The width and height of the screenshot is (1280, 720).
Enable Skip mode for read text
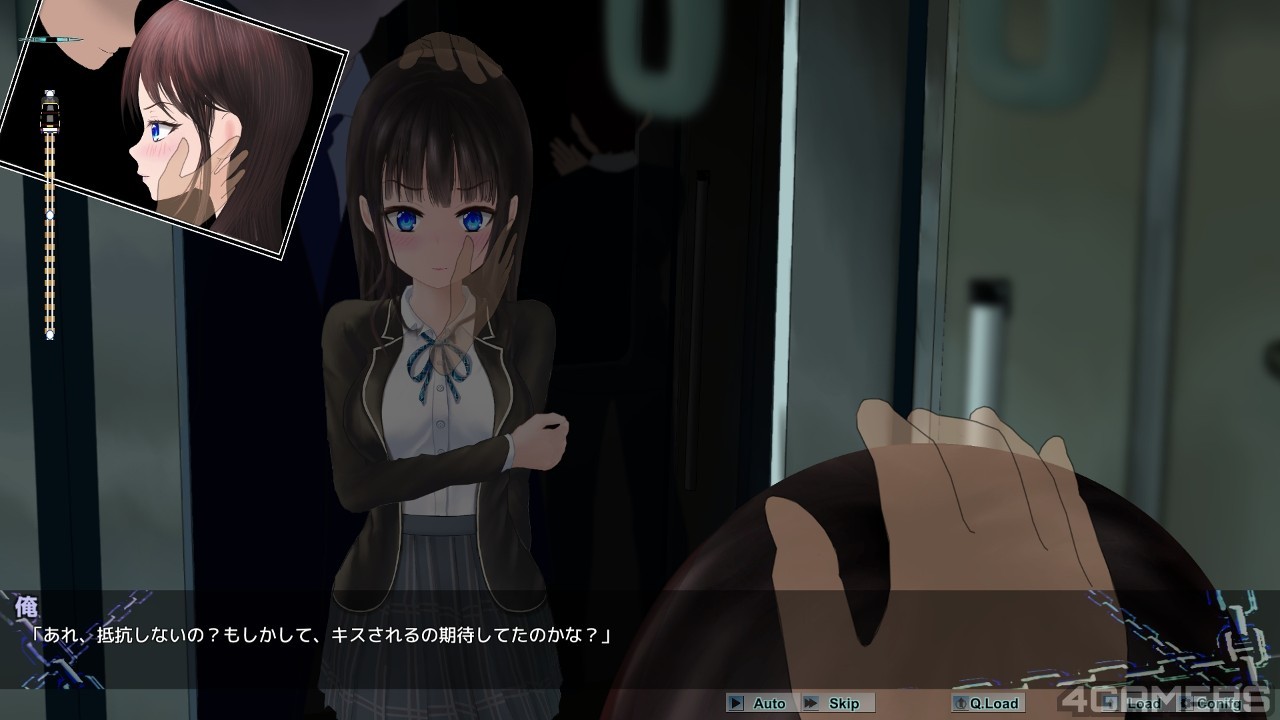(x=836, y=703)
